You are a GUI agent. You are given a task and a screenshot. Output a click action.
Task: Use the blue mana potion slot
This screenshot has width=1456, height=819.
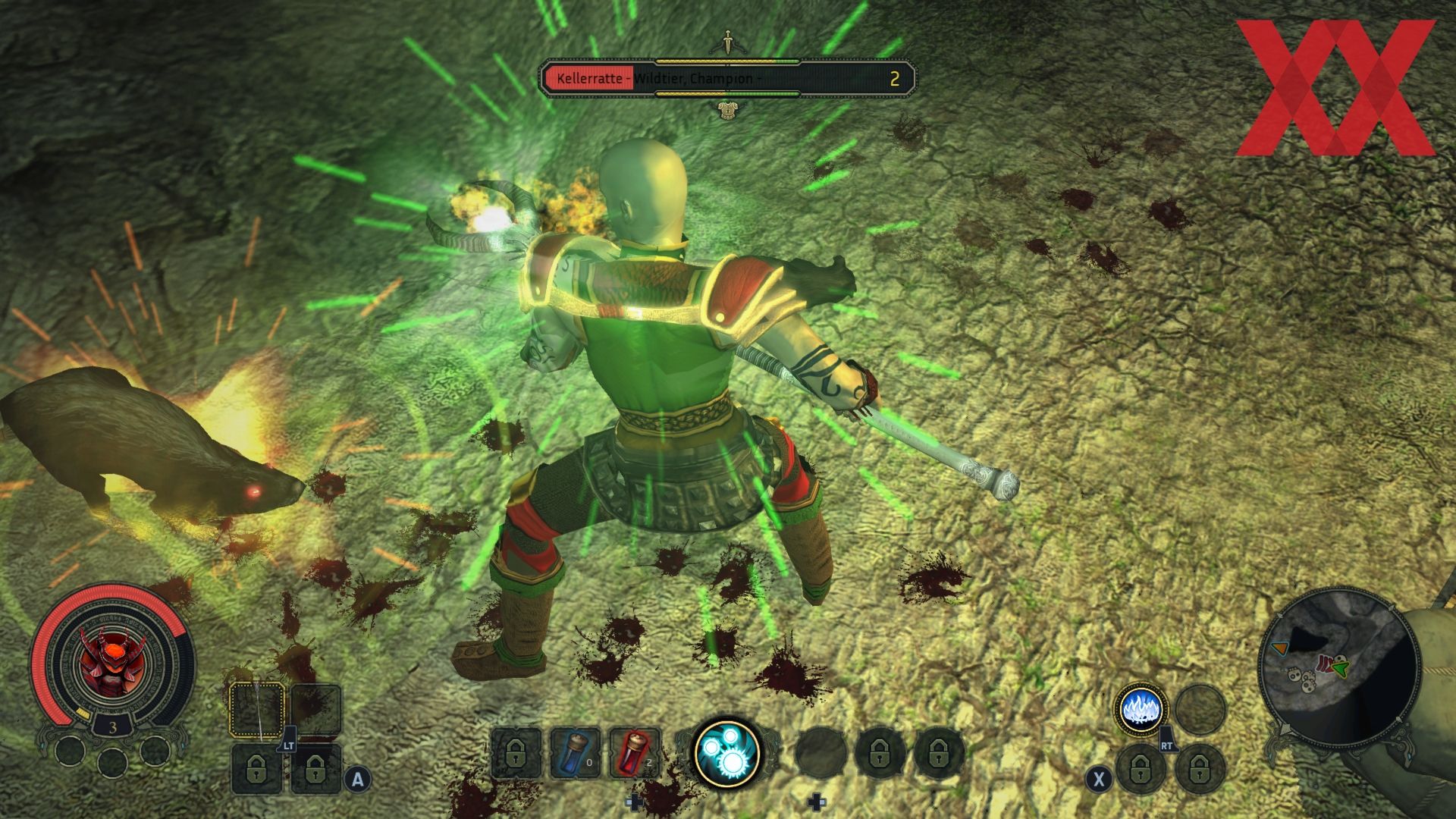[x=575, y=752]
